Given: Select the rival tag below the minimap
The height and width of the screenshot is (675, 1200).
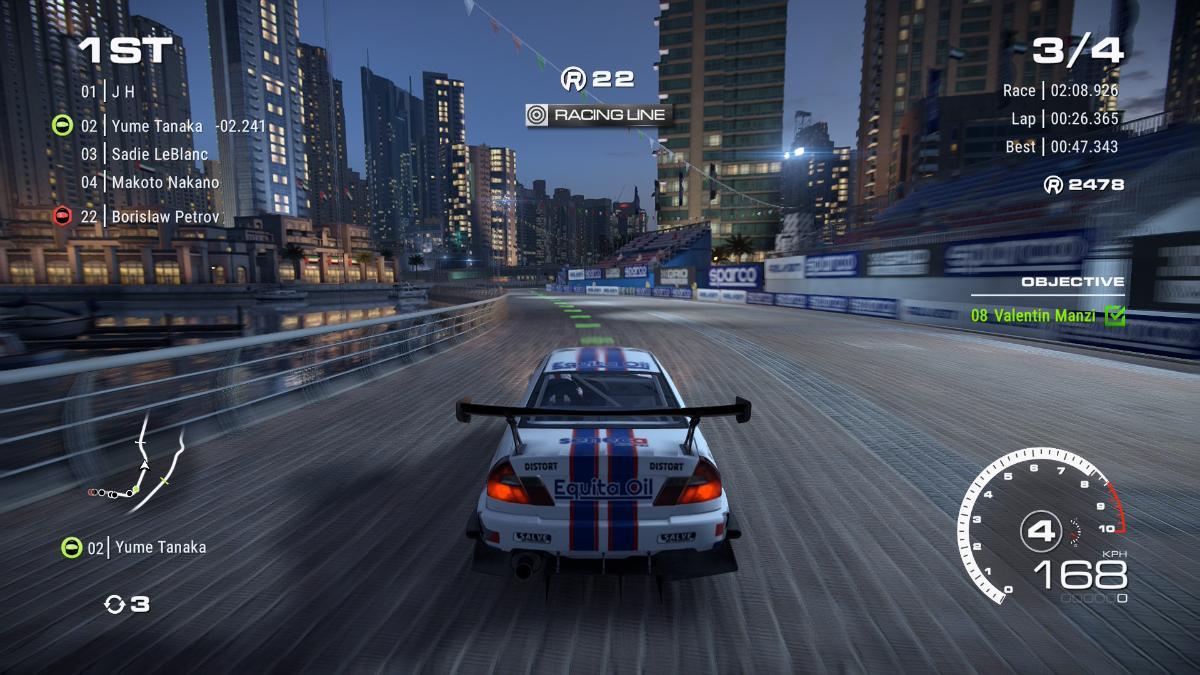Looking at the screenshot, I should (x=135, y=547).
